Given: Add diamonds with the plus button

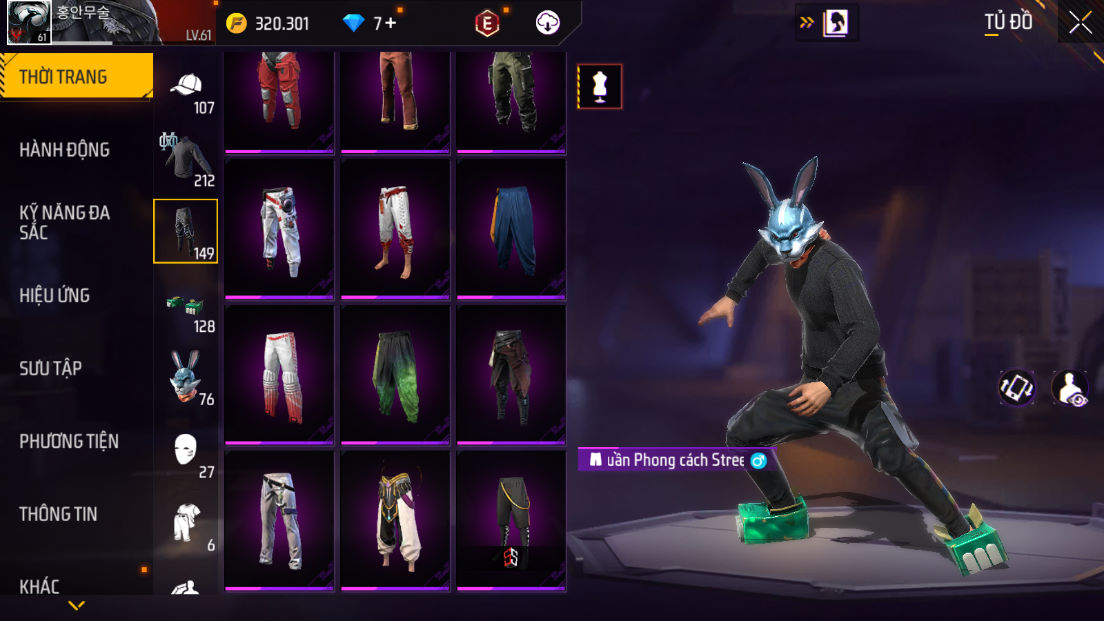Looking at the screenshot, I should (391, 23).
